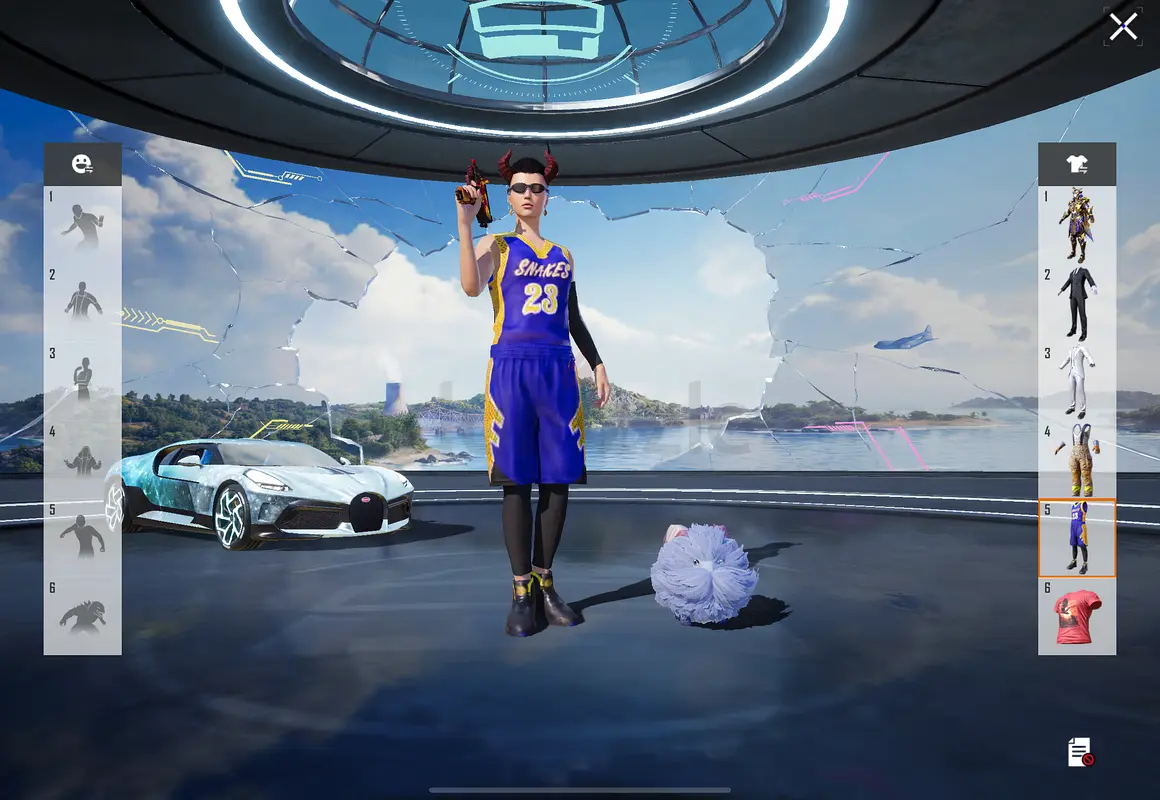Equip the red t-shirt outfit
Screen dimensions: 1160x800
pos(1077,616)
